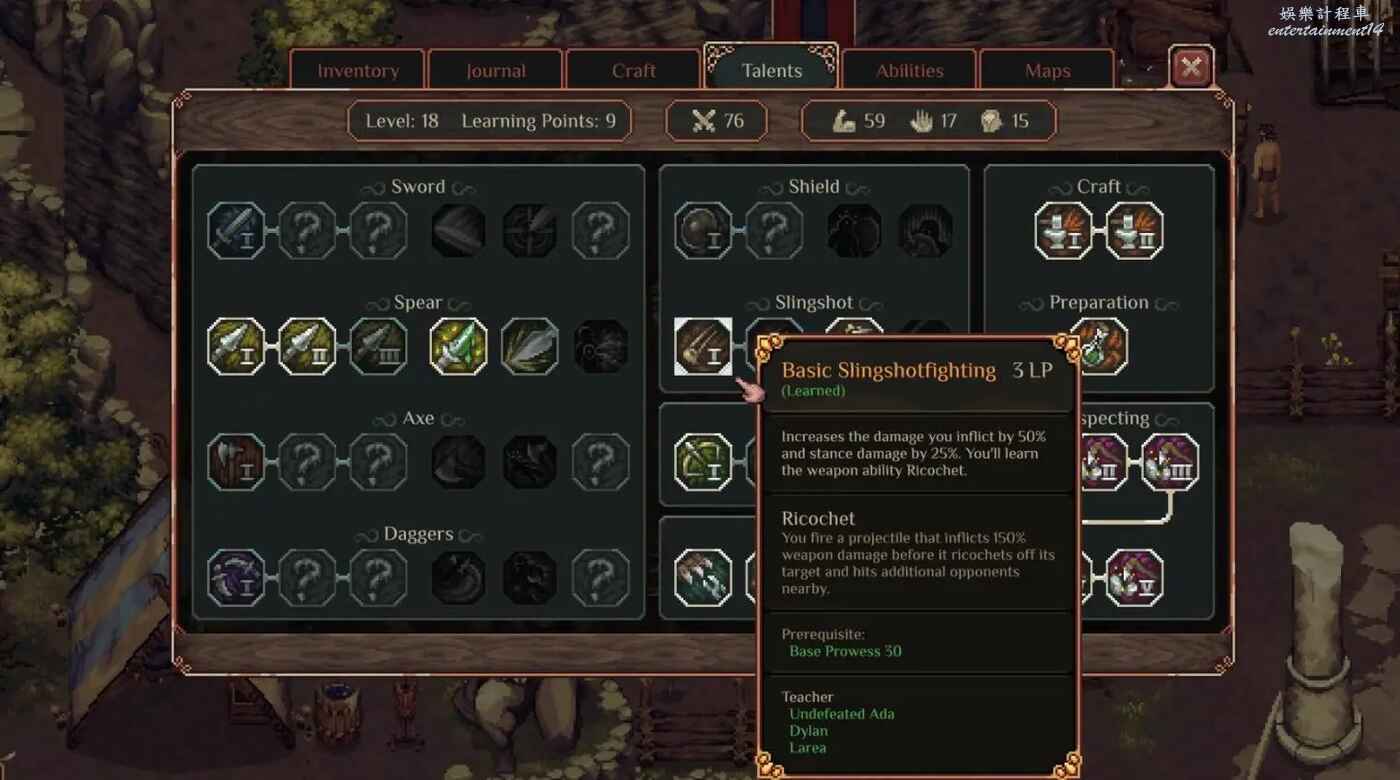1400x780 pixels.
Task: Select the Talents tab
Action: tap(772, 71)
